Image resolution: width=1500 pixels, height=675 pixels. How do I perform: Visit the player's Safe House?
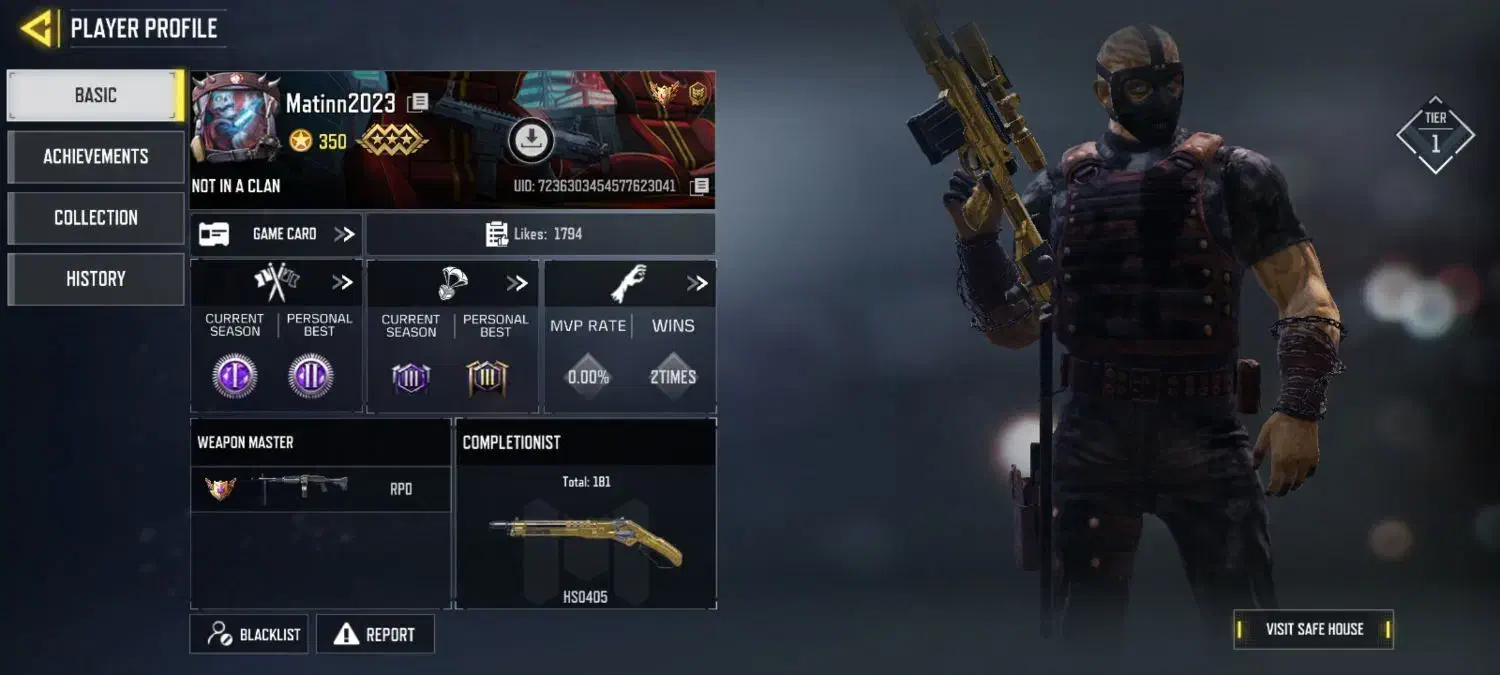tap(1313, 629)
